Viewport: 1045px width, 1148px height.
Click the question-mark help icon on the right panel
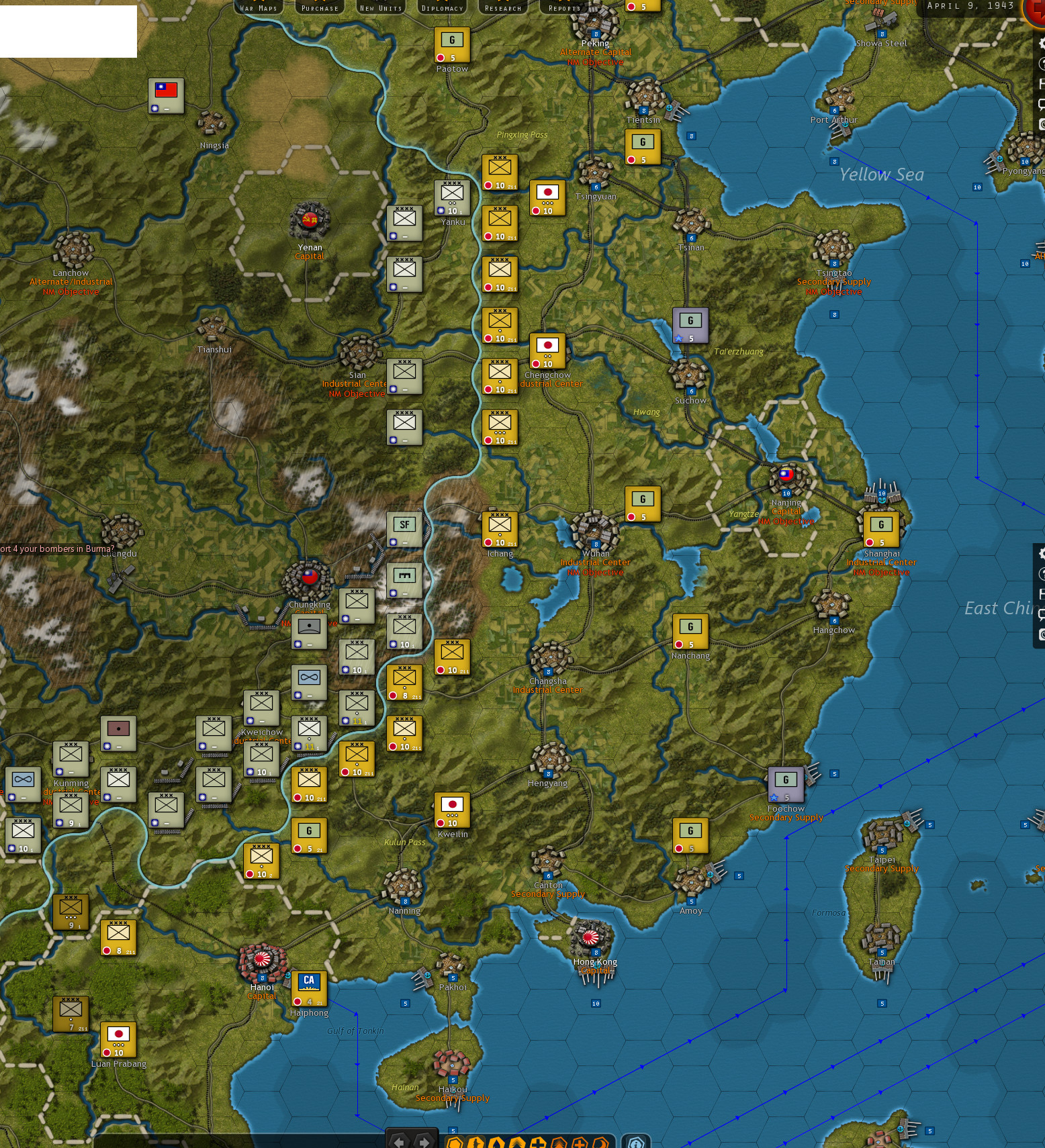1040,574
